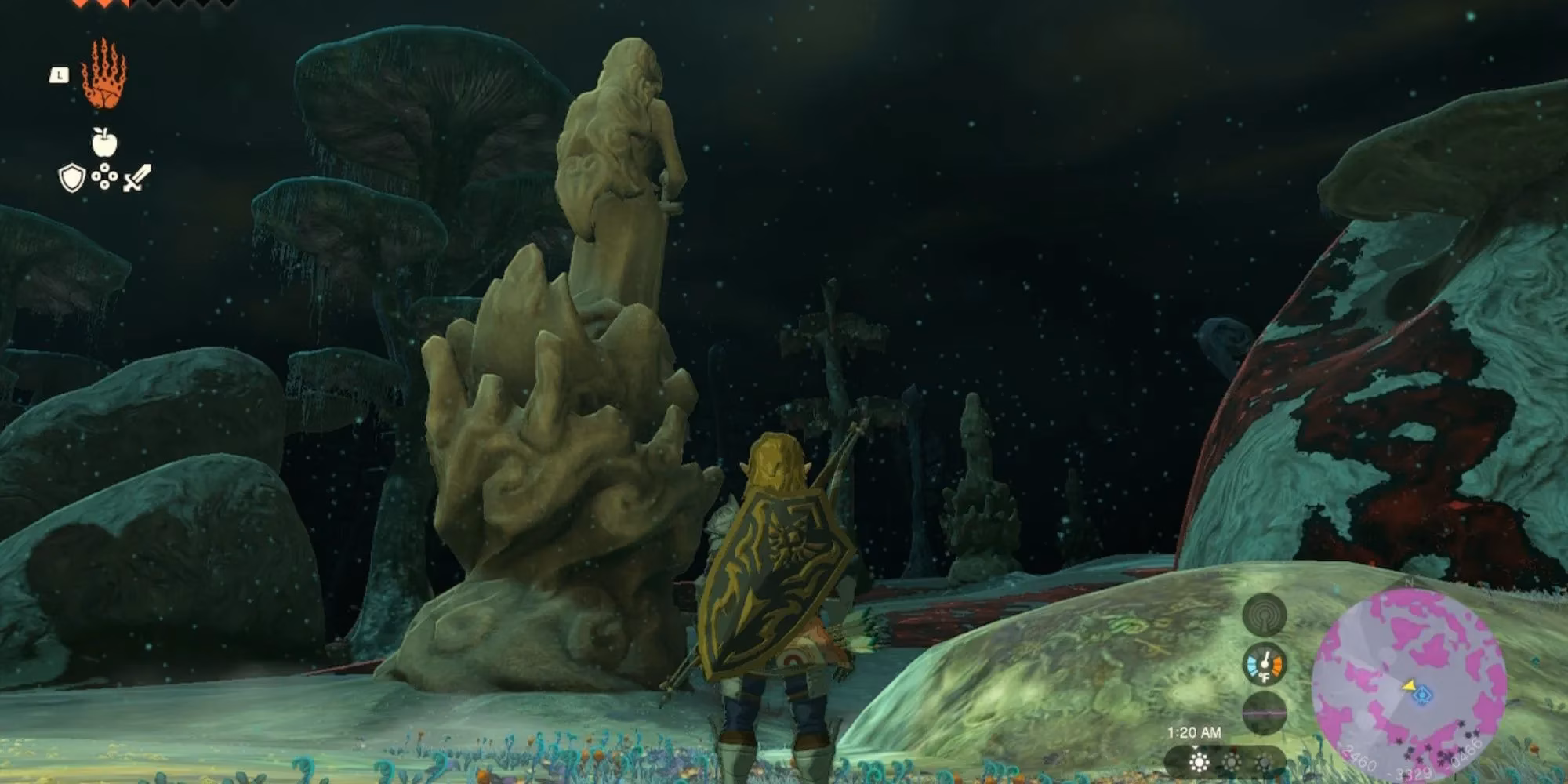This screenshot has height=784, width=1568.
Task: Select the current weather forecast icon
Action: (1199, 762)
